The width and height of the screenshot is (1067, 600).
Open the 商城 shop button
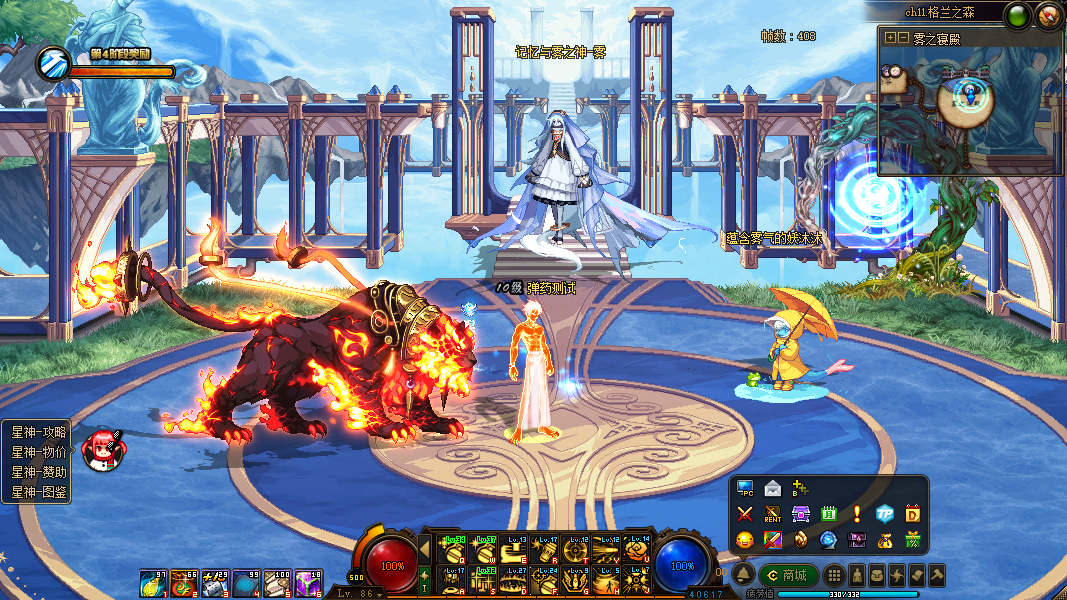click(788, 575)
